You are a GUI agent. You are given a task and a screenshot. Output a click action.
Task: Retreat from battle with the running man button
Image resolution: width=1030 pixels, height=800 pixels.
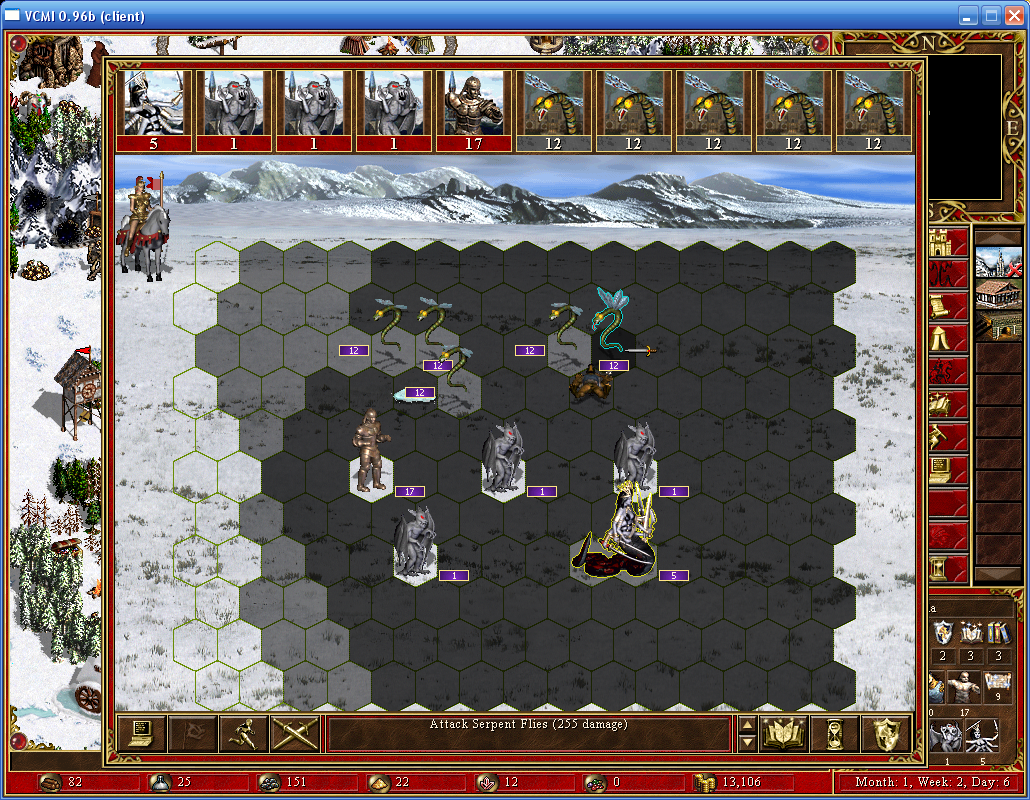point(243,734)
